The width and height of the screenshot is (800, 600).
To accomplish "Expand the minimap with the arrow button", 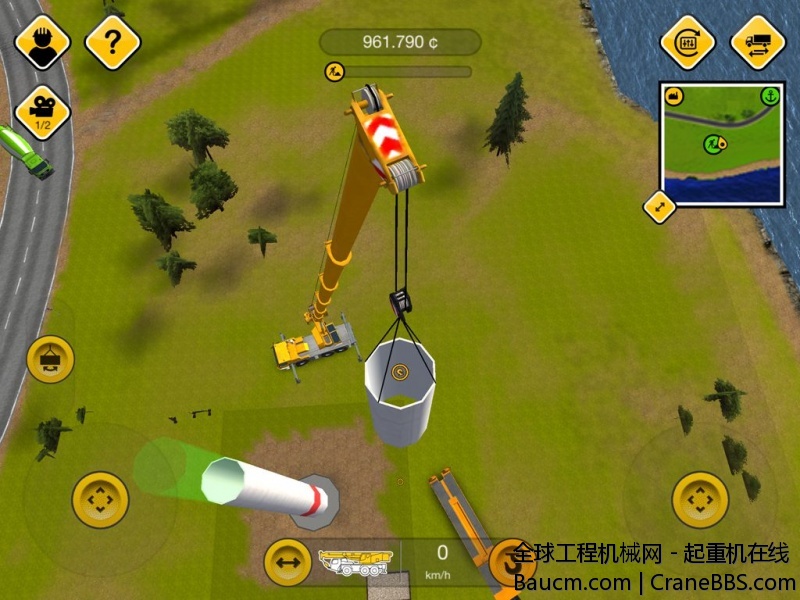I will click(660, 207).
